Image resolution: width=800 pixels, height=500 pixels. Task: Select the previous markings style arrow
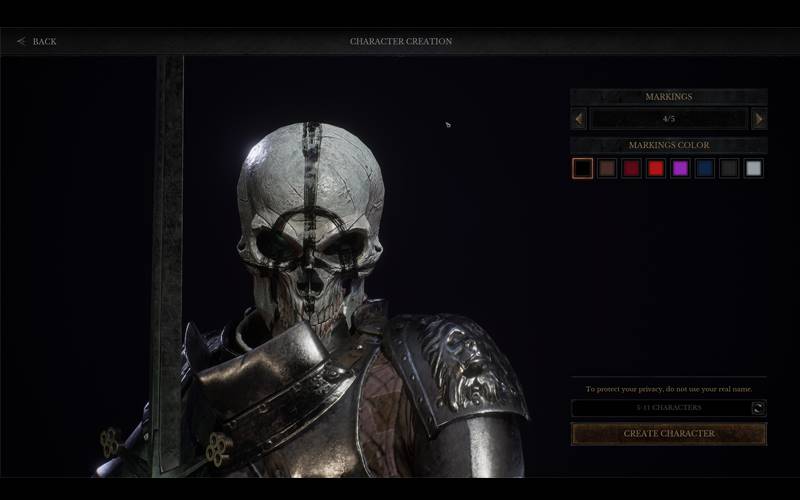pos(579,119)
